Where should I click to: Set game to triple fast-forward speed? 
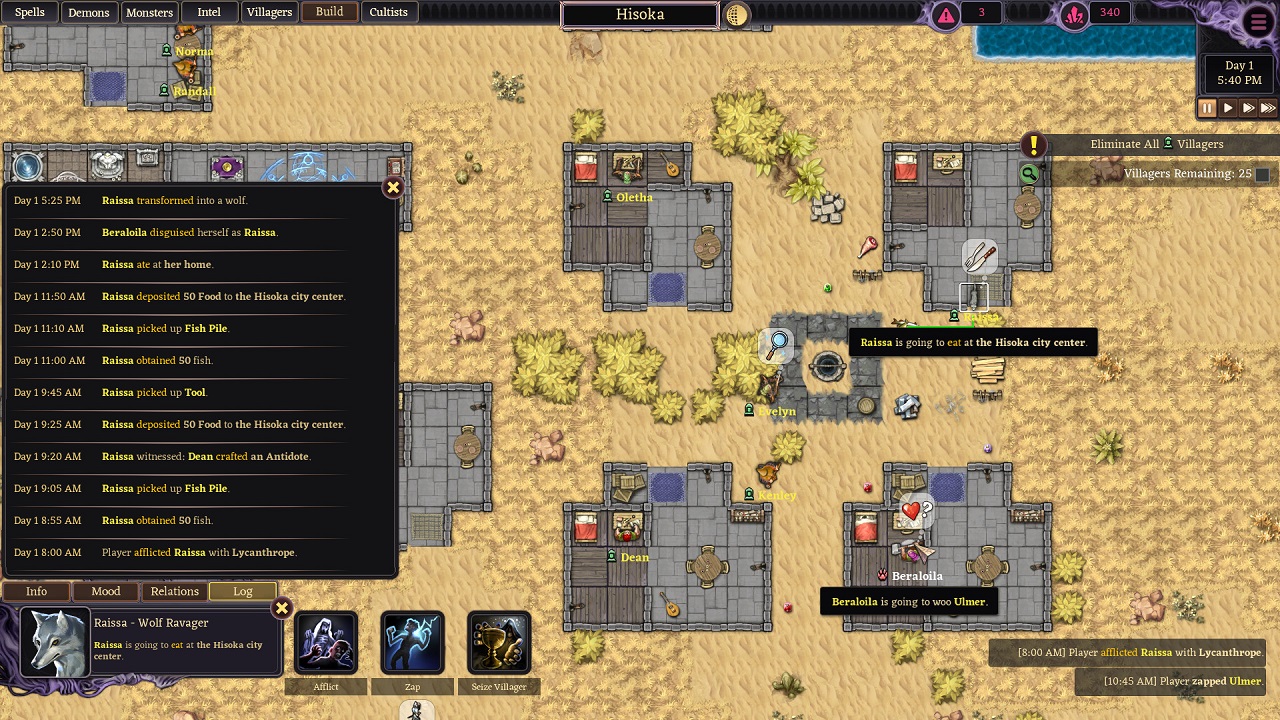coord(1268,108)
